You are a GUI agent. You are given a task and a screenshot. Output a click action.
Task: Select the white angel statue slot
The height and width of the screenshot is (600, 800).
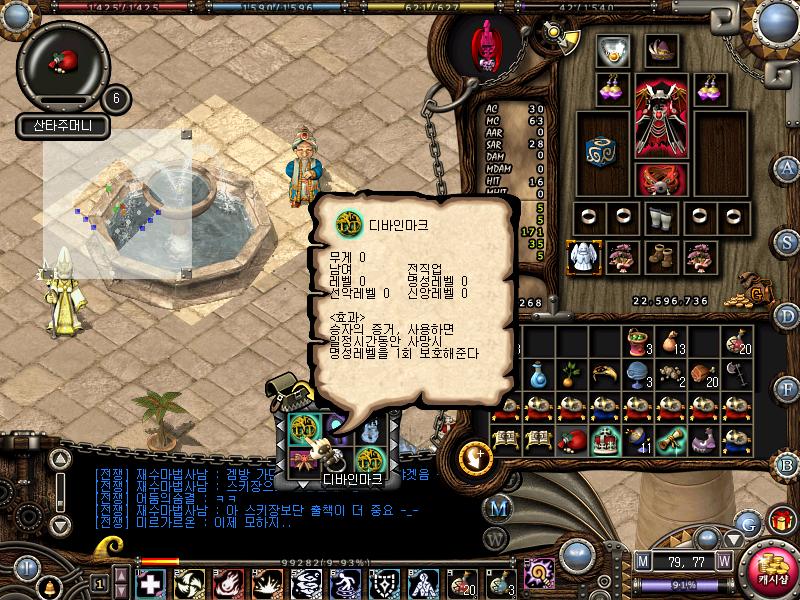pos(583,257)
